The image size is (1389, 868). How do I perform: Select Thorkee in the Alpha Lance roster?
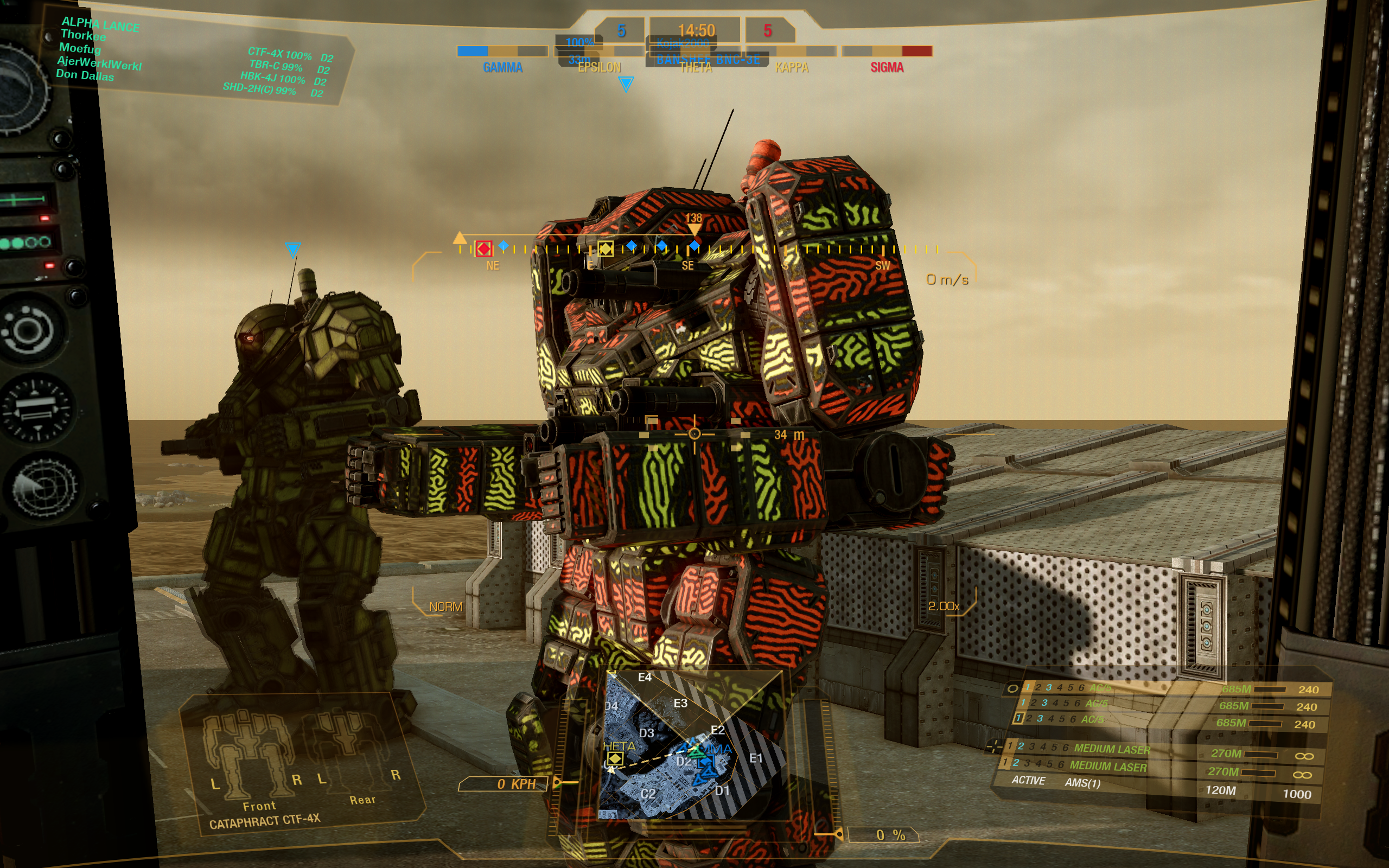83,36
